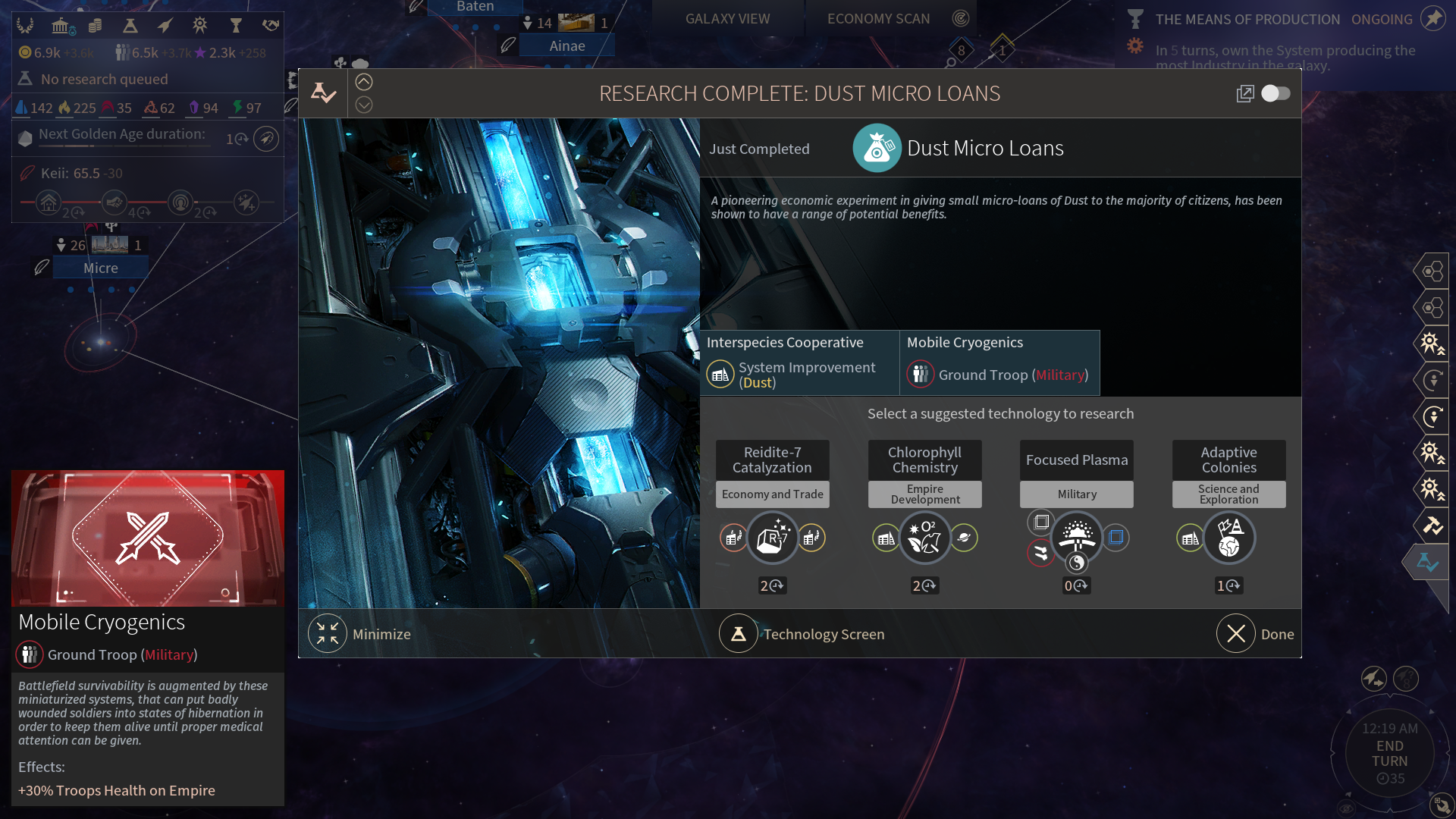
Task: Close the research popup with Done
Action: tap(1236, 634)
